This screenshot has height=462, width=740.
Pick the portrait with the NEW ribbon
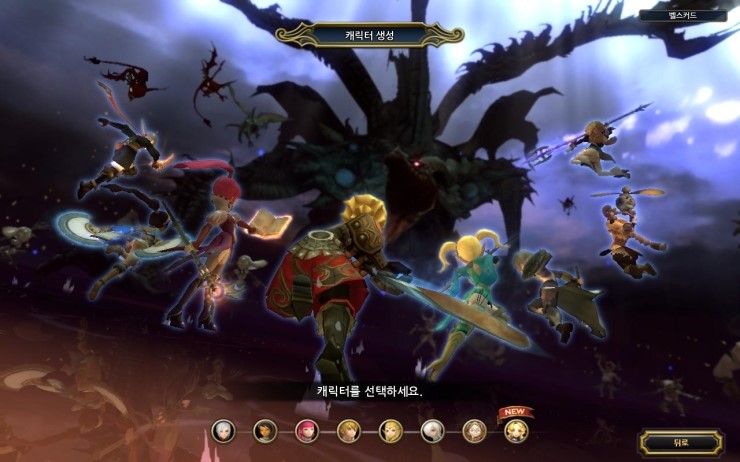(516, 431)
